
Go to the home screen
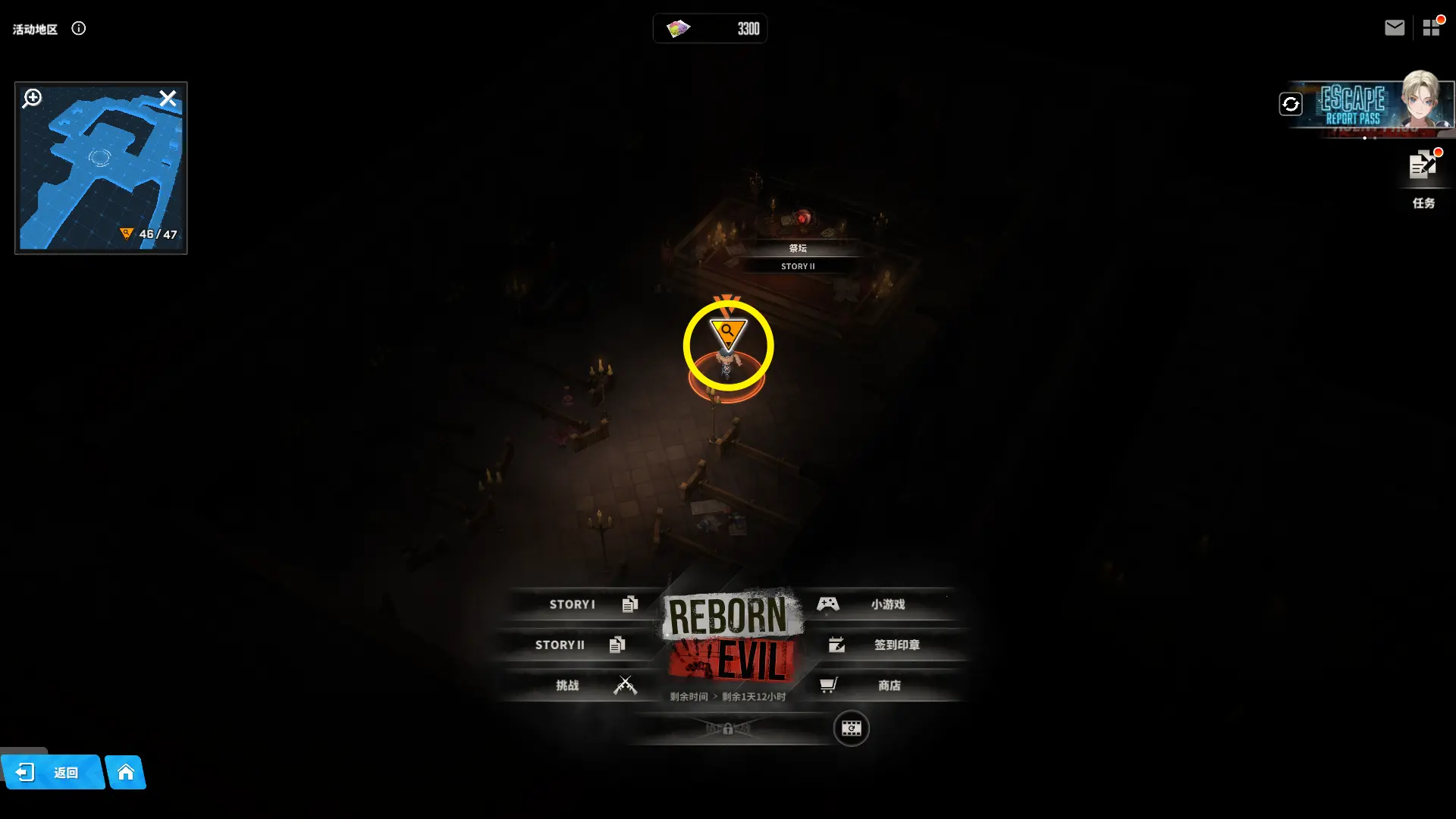click(x=126, y=773)
